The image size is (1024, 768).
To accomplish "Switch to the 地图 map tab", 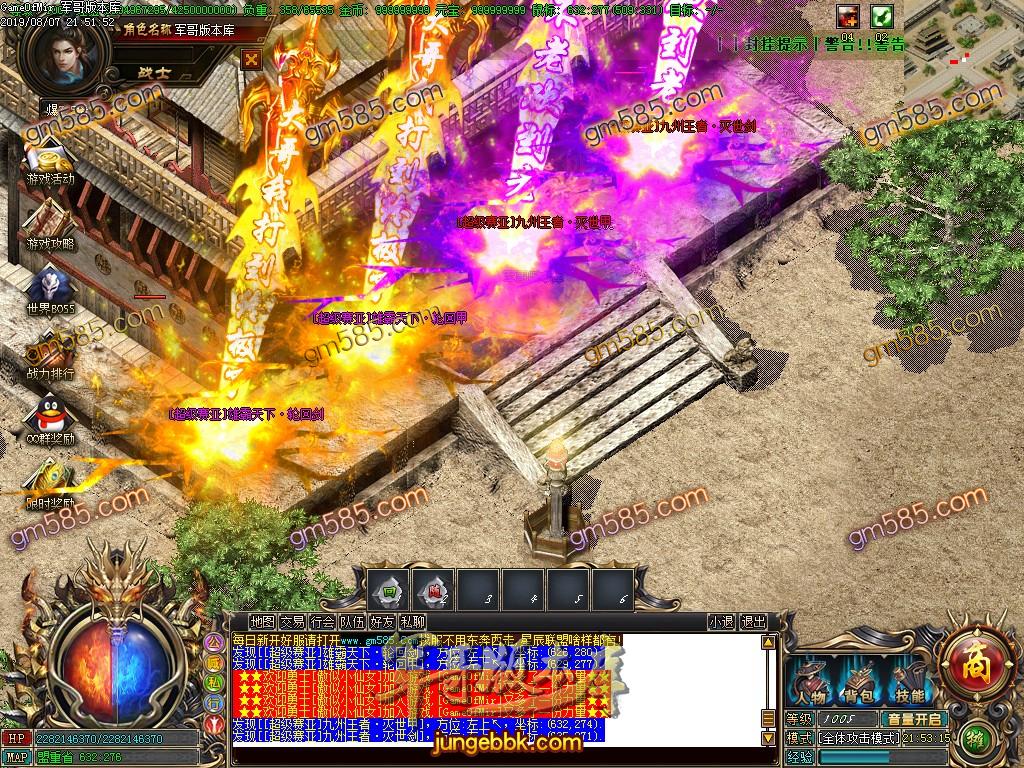I will [263, 622].
